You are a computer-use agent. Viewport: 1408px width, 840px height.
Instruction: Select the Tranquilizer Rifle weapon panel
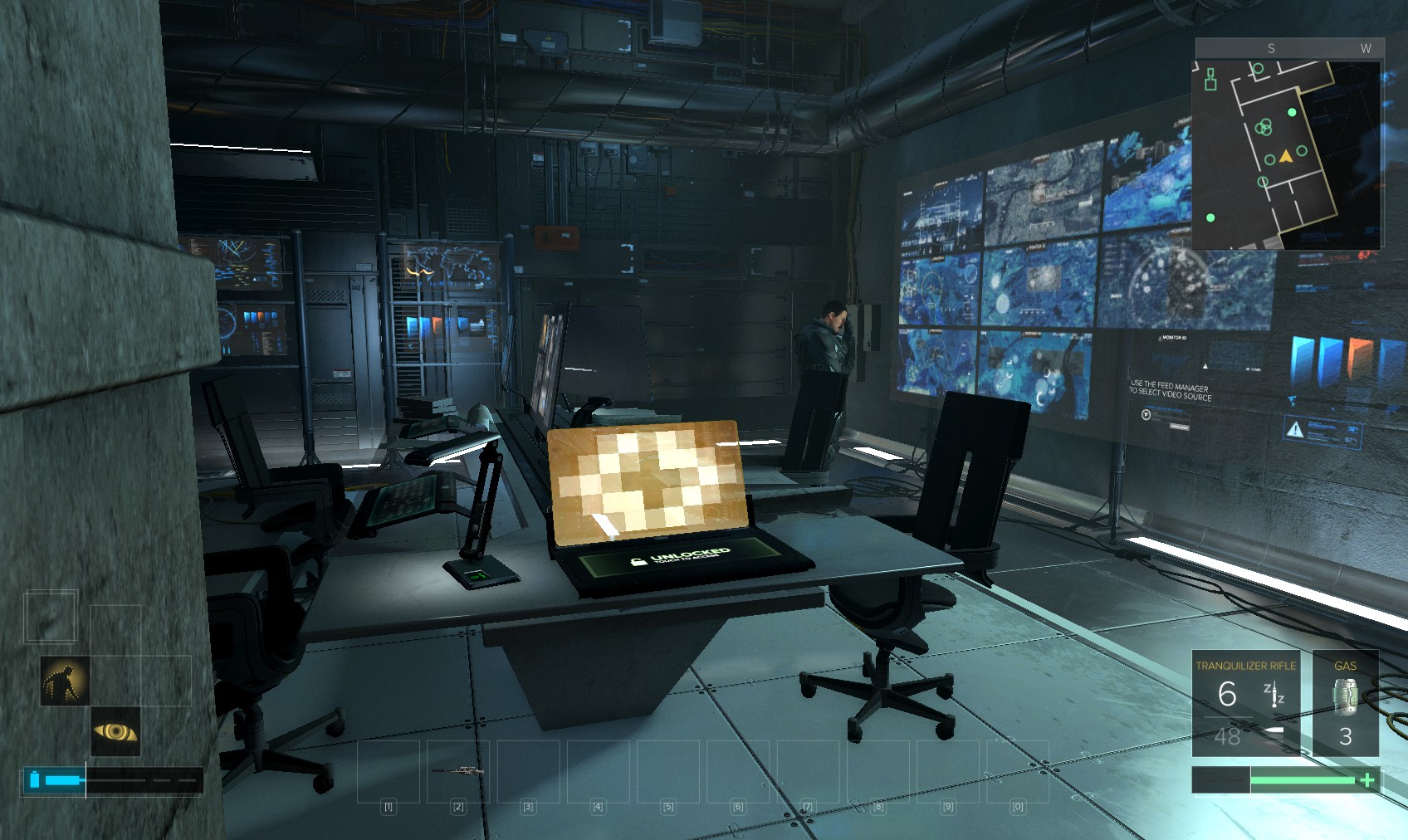point(1245,703)
